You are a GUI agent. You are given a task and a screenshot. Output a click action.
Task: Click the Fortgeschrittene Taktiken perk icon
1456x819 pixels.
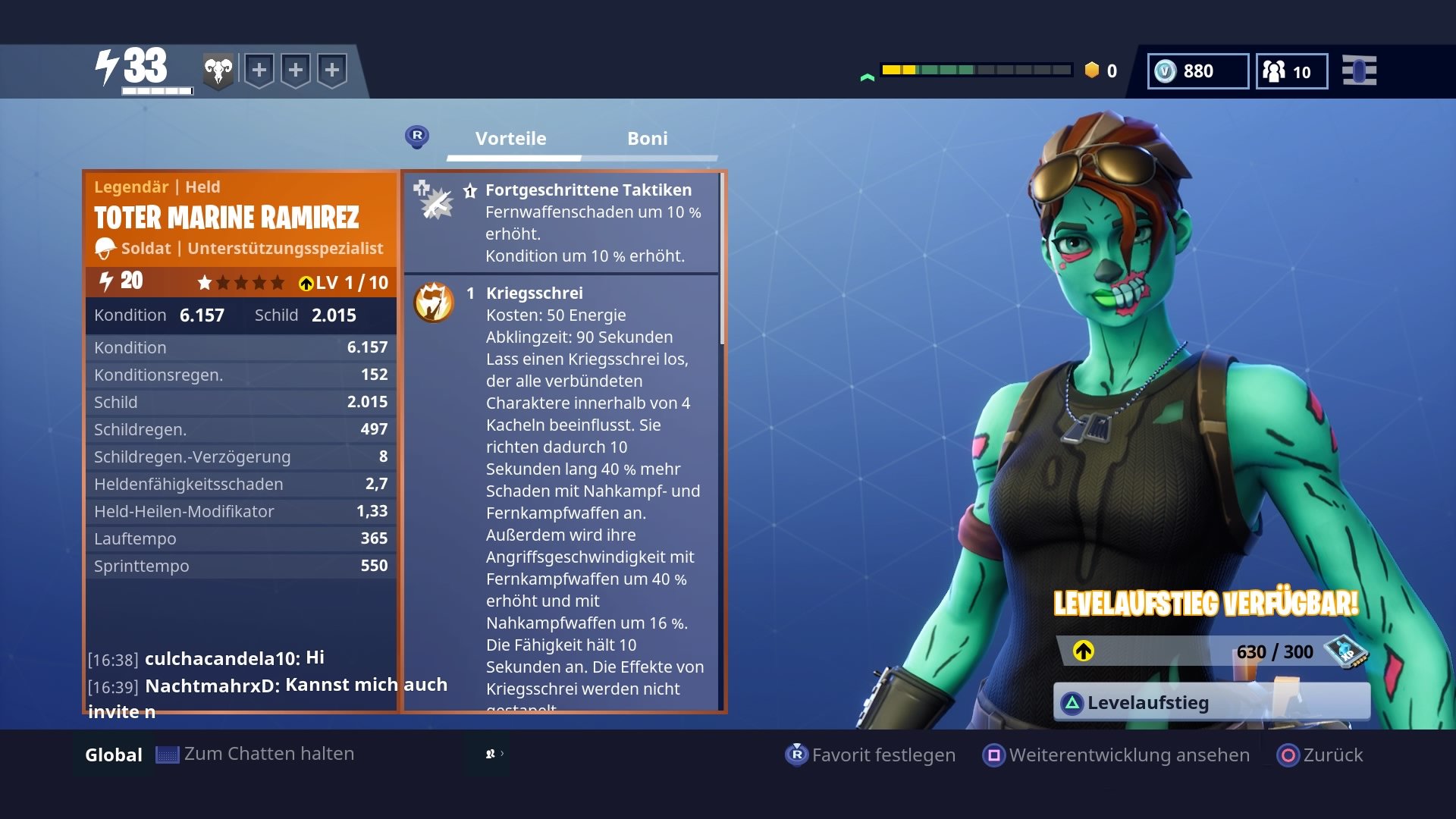[434, 201]
